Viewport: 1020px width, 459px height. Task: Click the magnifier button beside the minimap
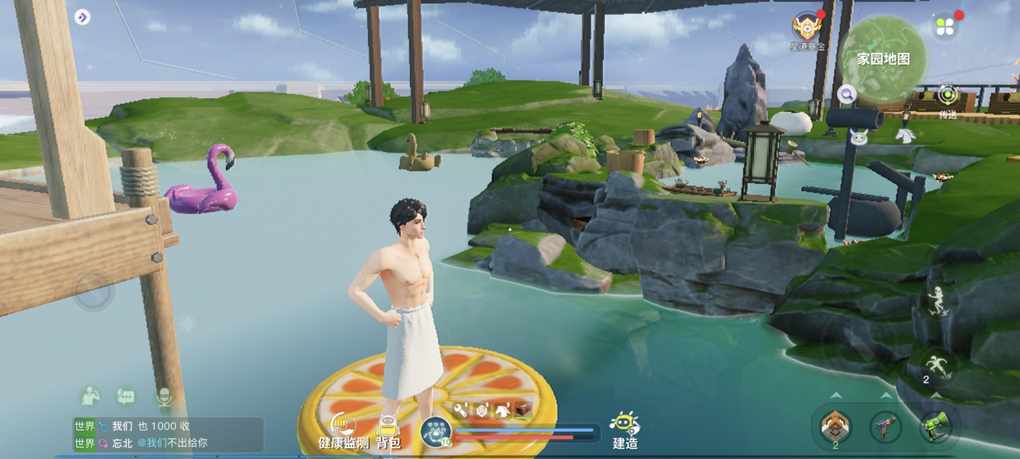pos(847,94)
